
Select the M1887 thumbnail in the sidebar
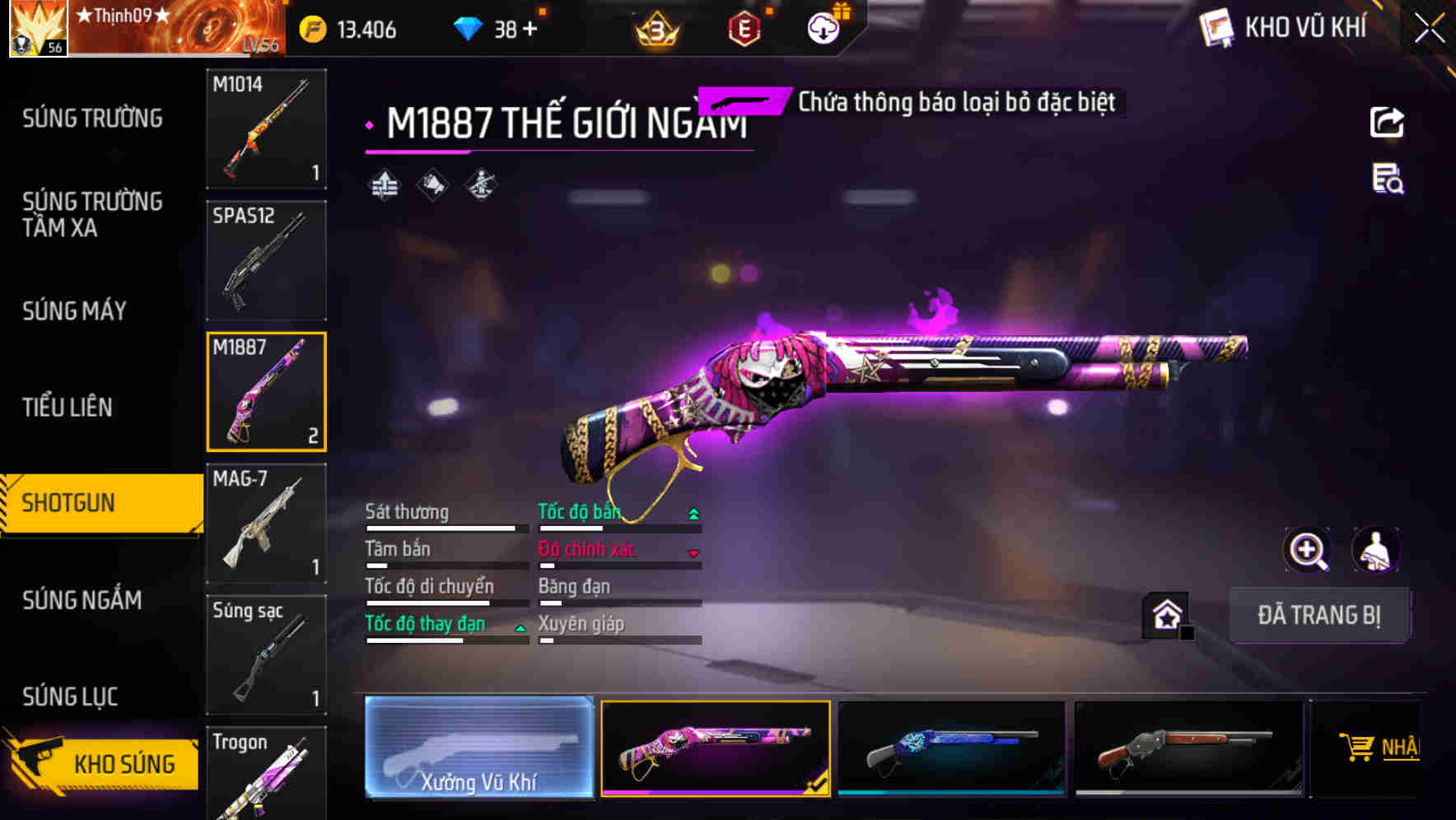point(266,391)
